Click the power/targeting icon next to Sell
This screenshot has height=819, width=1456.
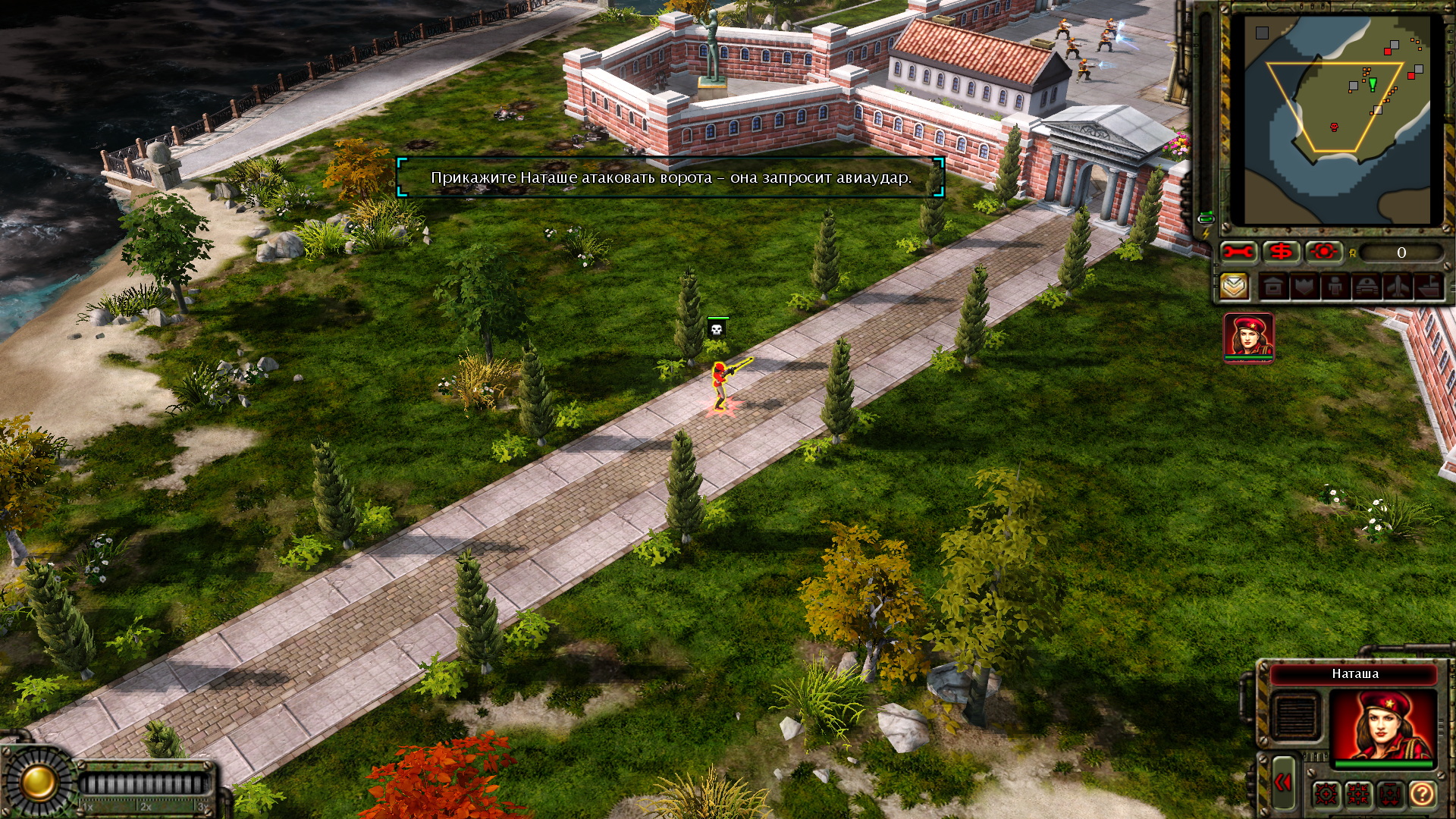point(1323,251)
